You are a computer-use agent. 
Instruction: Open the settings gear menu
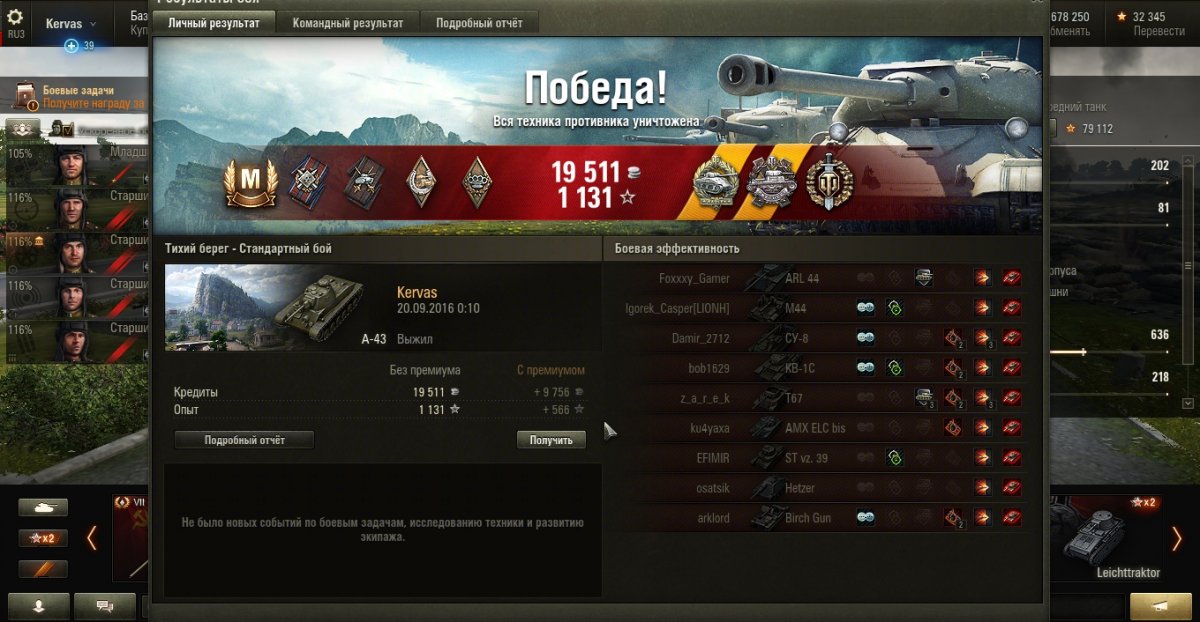[15, 18]
